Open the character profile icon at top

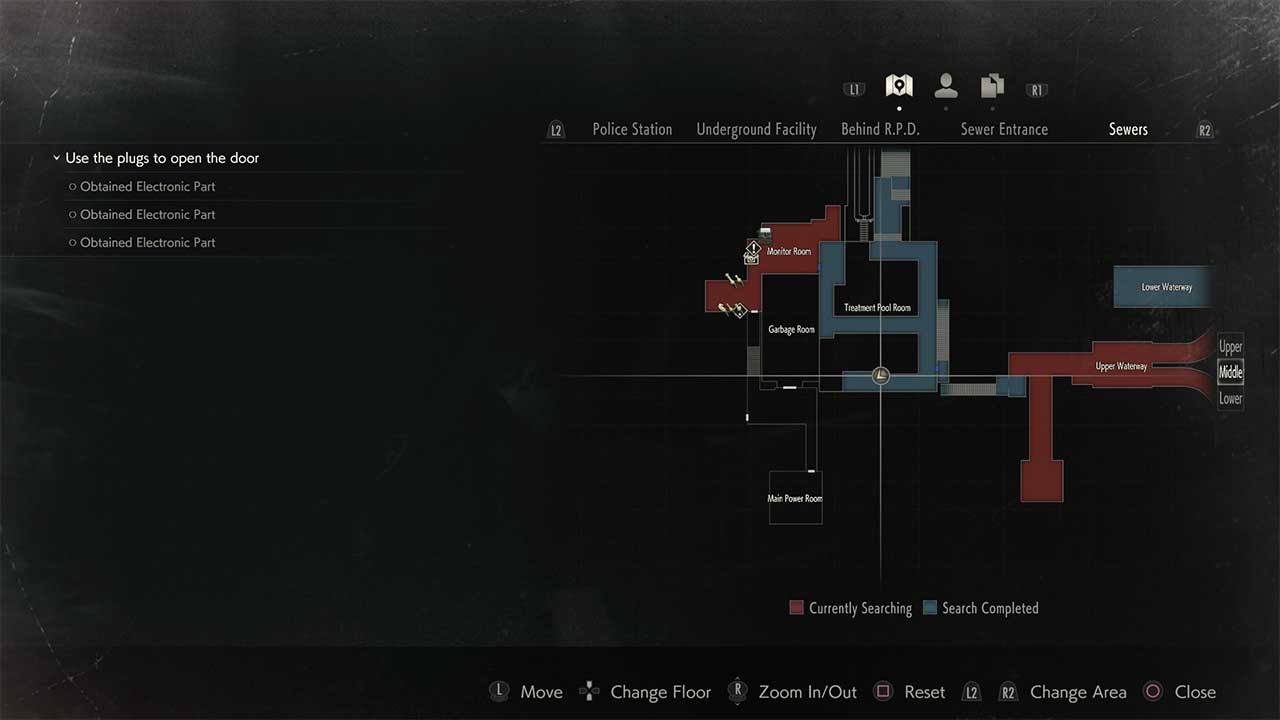click(x=944, y=85)
